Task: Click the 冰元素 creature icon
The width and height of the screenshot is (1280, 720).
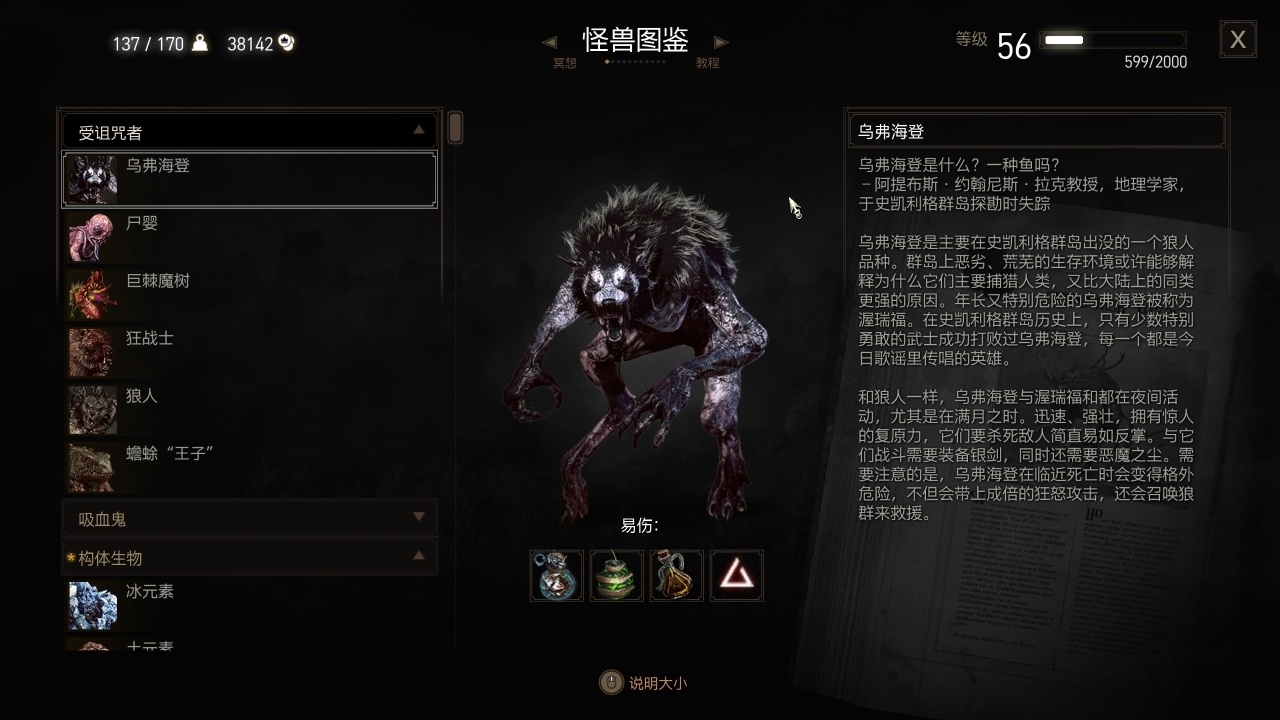Action: [92, 606]
